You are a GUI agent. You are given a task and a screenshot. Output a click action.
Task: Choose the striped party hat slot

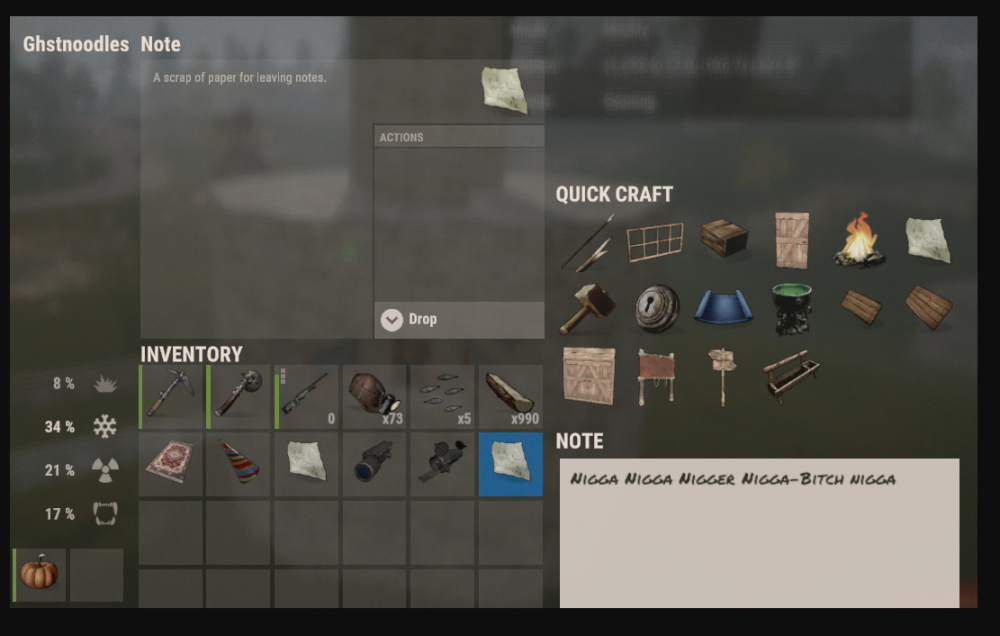(x=240, y=463)
